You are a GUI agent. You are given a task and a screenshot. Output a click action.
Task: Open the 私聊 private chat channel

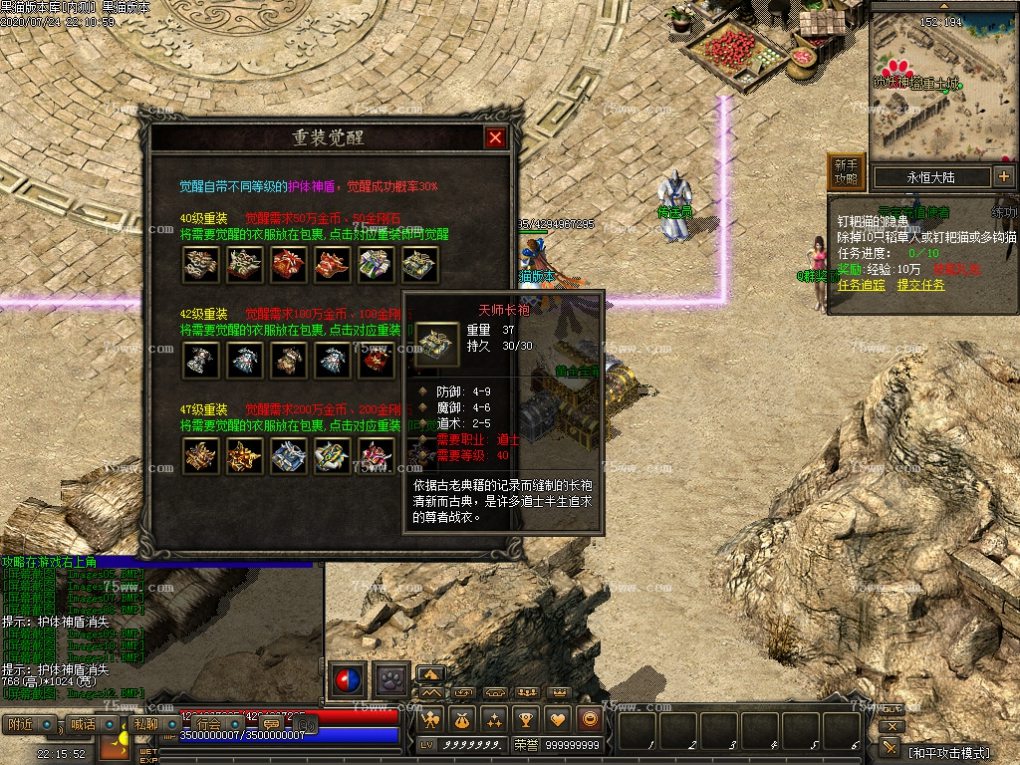click(x=146, y=725)
